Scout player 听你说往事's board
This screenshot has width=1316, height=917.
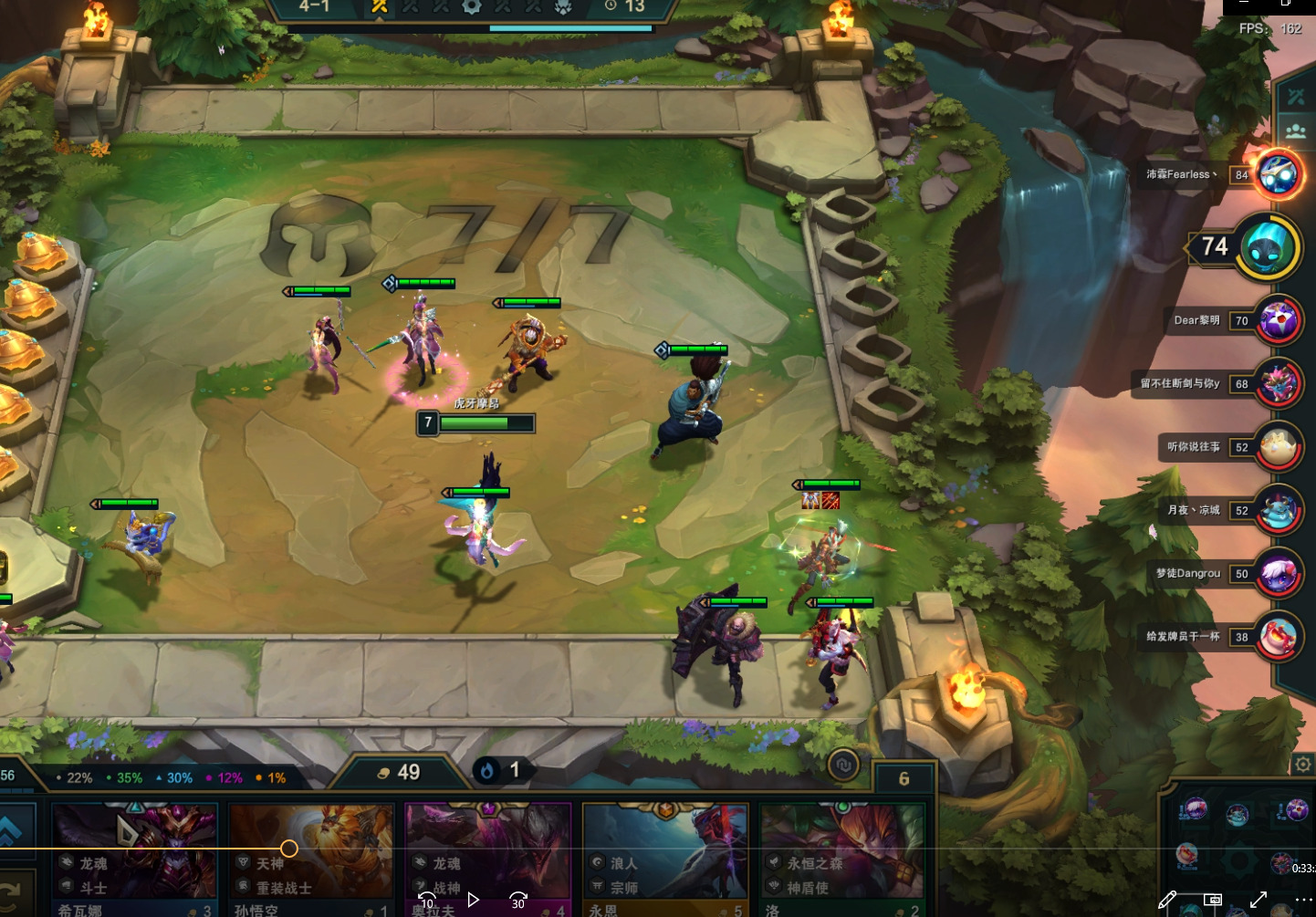point(1279,447)
